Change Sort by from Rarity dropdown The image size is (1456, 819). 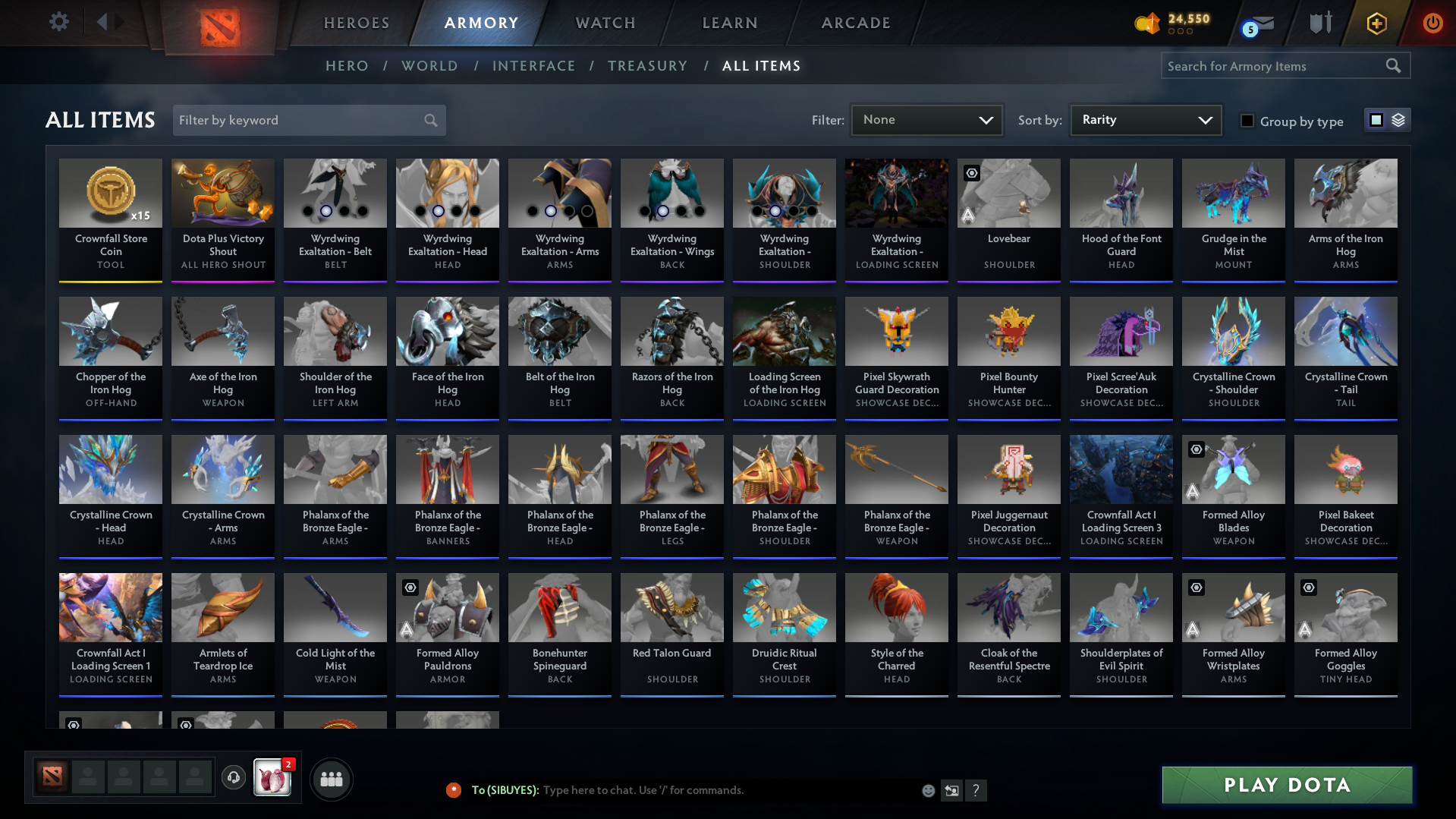coord(1145,119)
